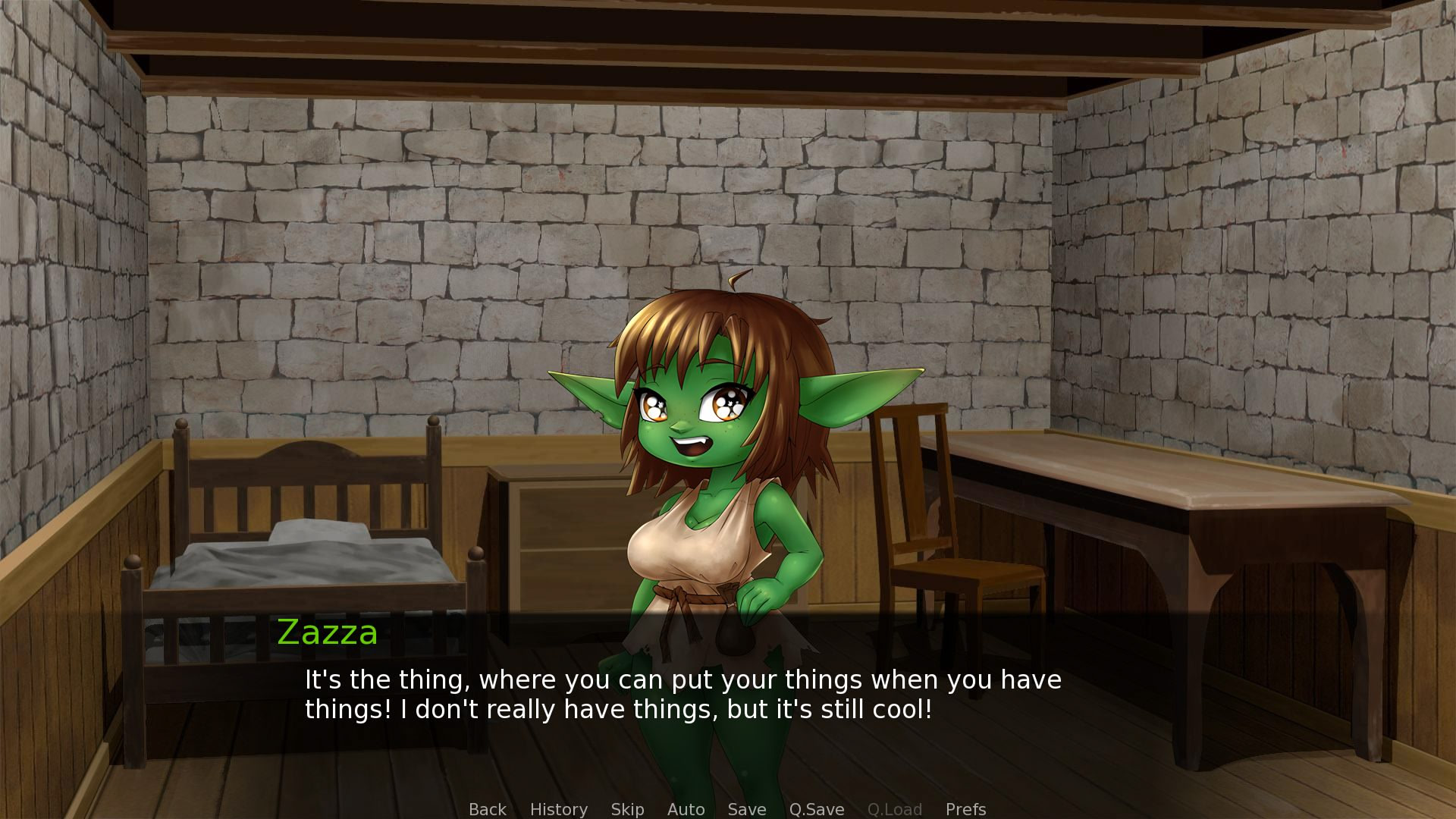Image resolution: width=1456 pixels, height=819 pixels.
Task: Toggle Auto-advance mode
Action: pos(686,809)
